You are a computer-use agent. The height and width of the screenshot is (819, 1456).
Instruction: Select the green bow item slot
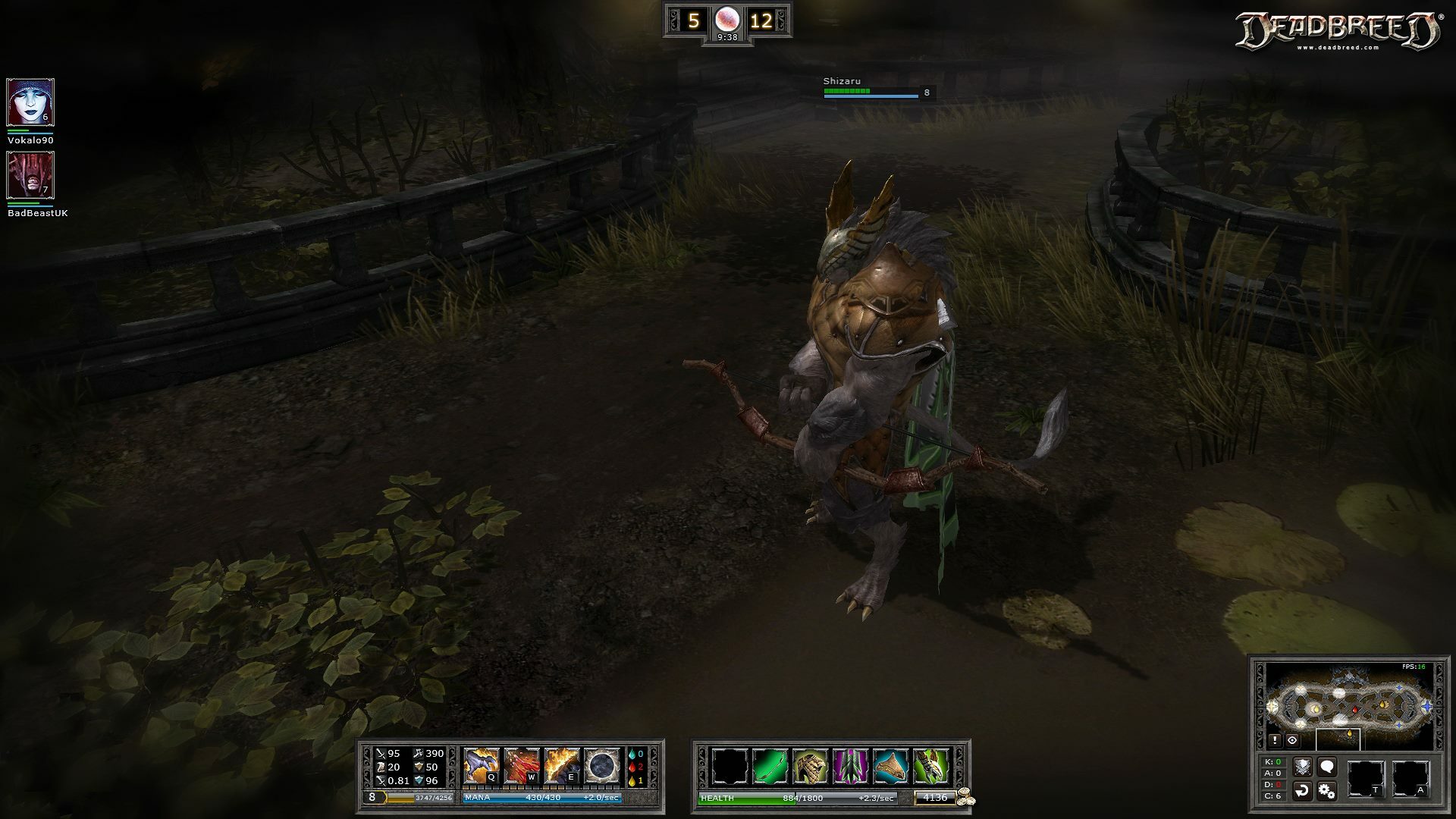[770, 766]
